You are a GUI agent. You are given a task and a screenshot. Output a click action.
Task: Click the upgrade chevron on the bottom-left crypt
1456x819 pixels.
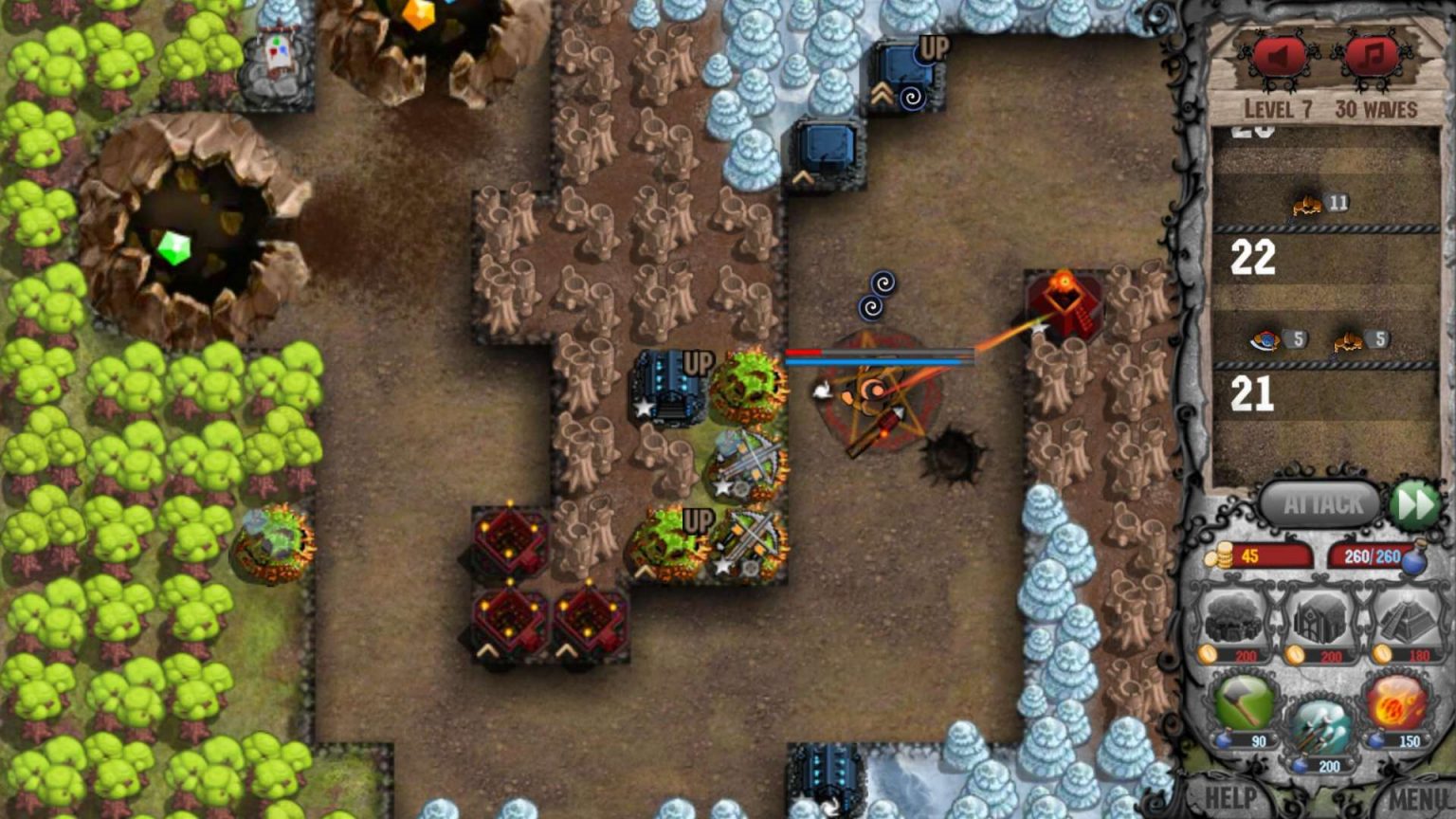(486, 650)
